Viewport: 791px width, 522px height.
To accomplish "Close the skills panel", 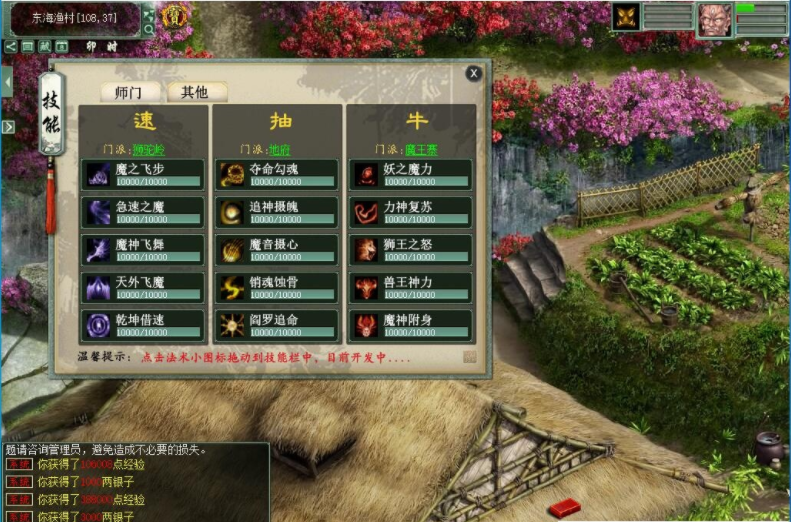I will [474, 72].
